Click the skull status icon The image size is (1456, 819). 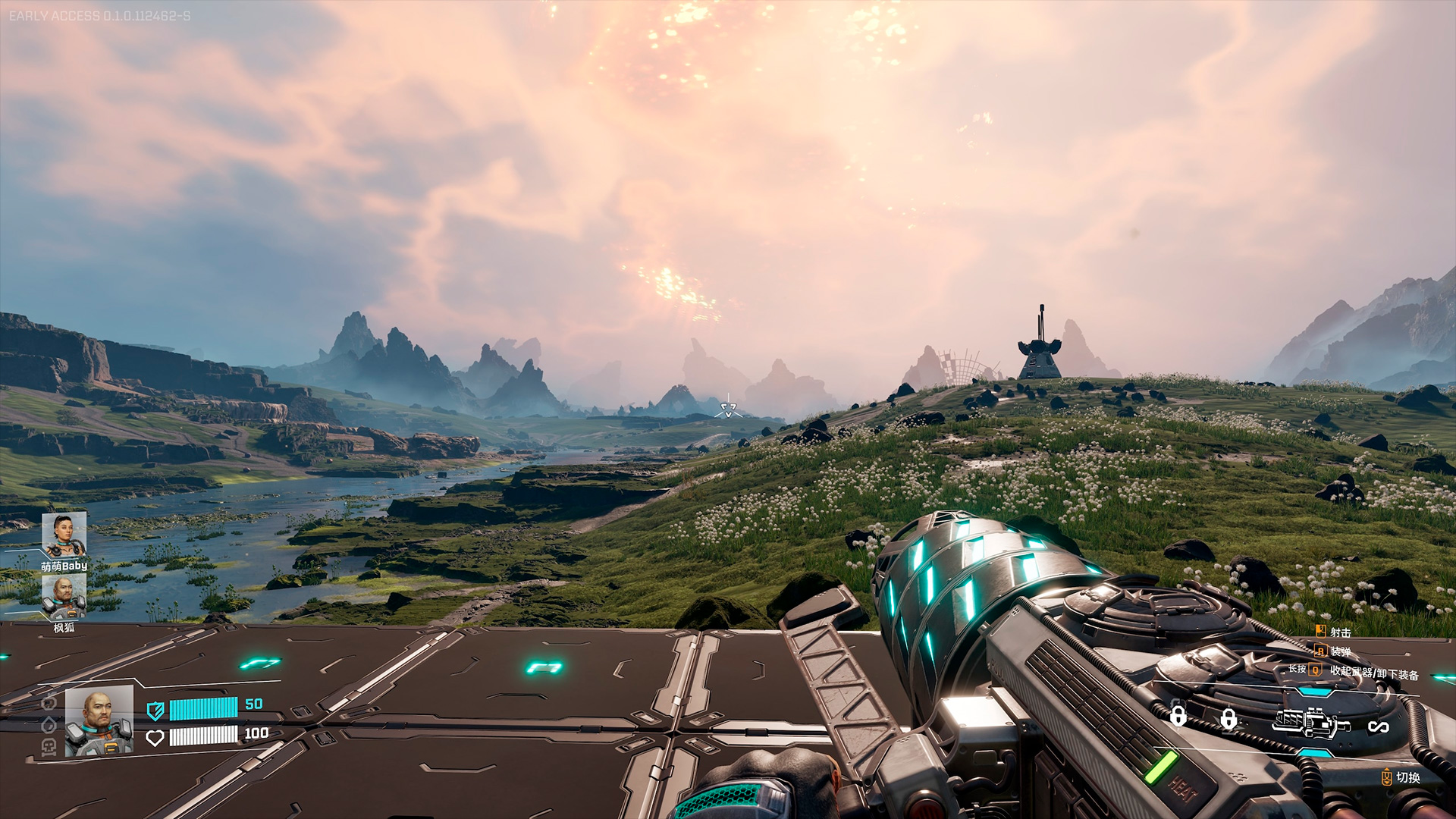[49, 748]
